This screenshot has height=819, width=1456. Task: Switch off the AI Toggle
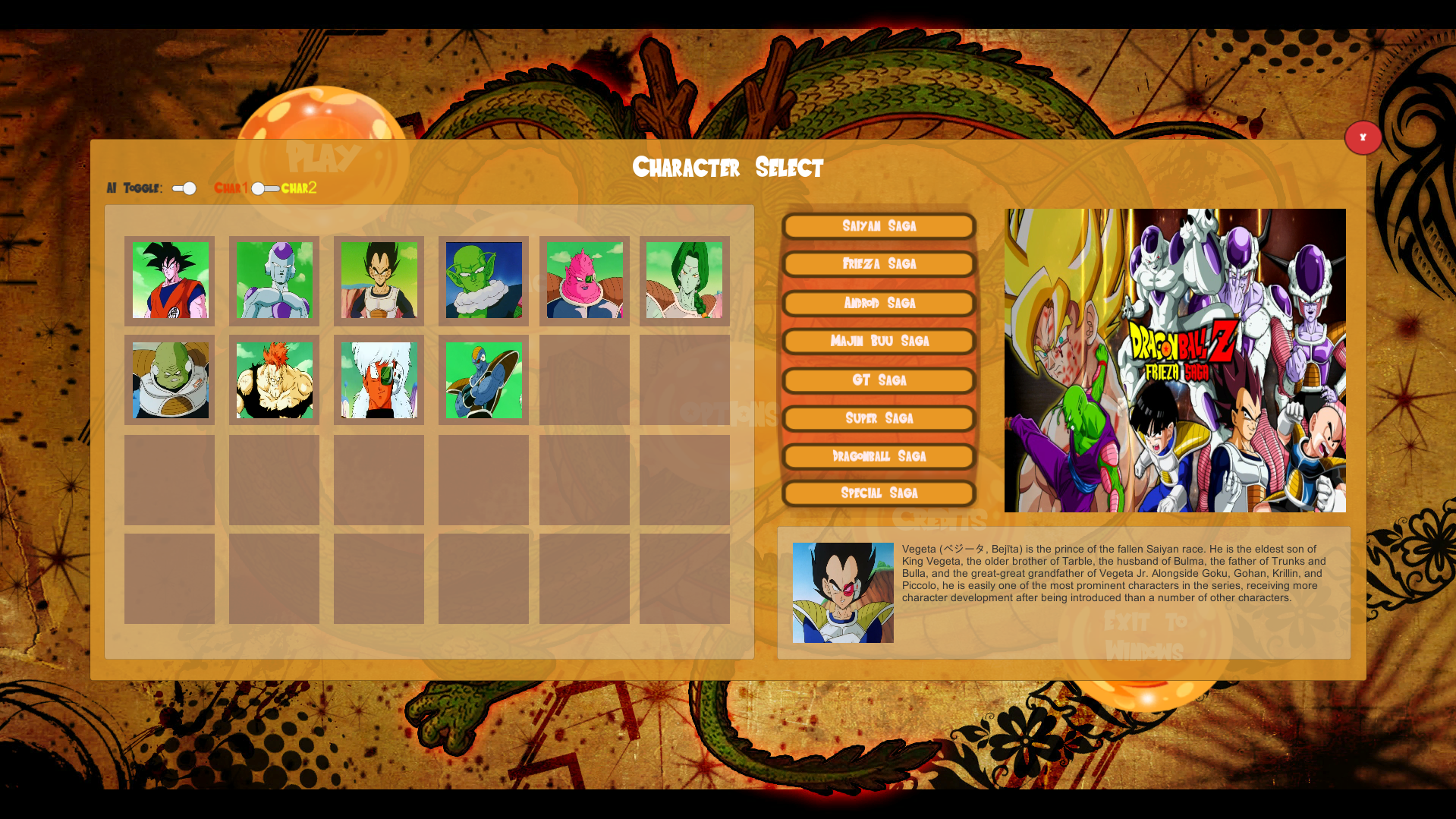click(182, 187)
